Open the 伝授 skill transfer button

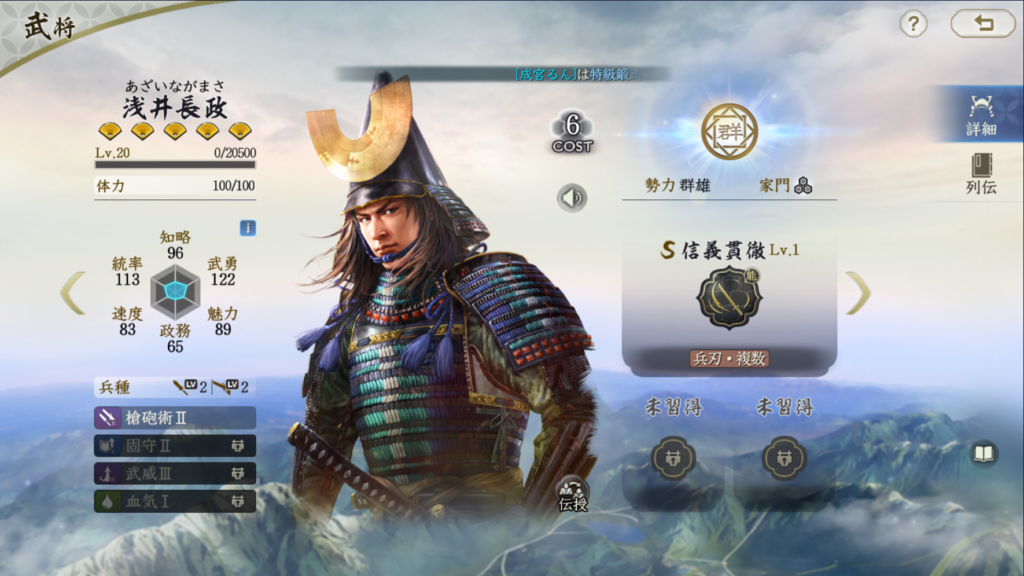[573, 493]
